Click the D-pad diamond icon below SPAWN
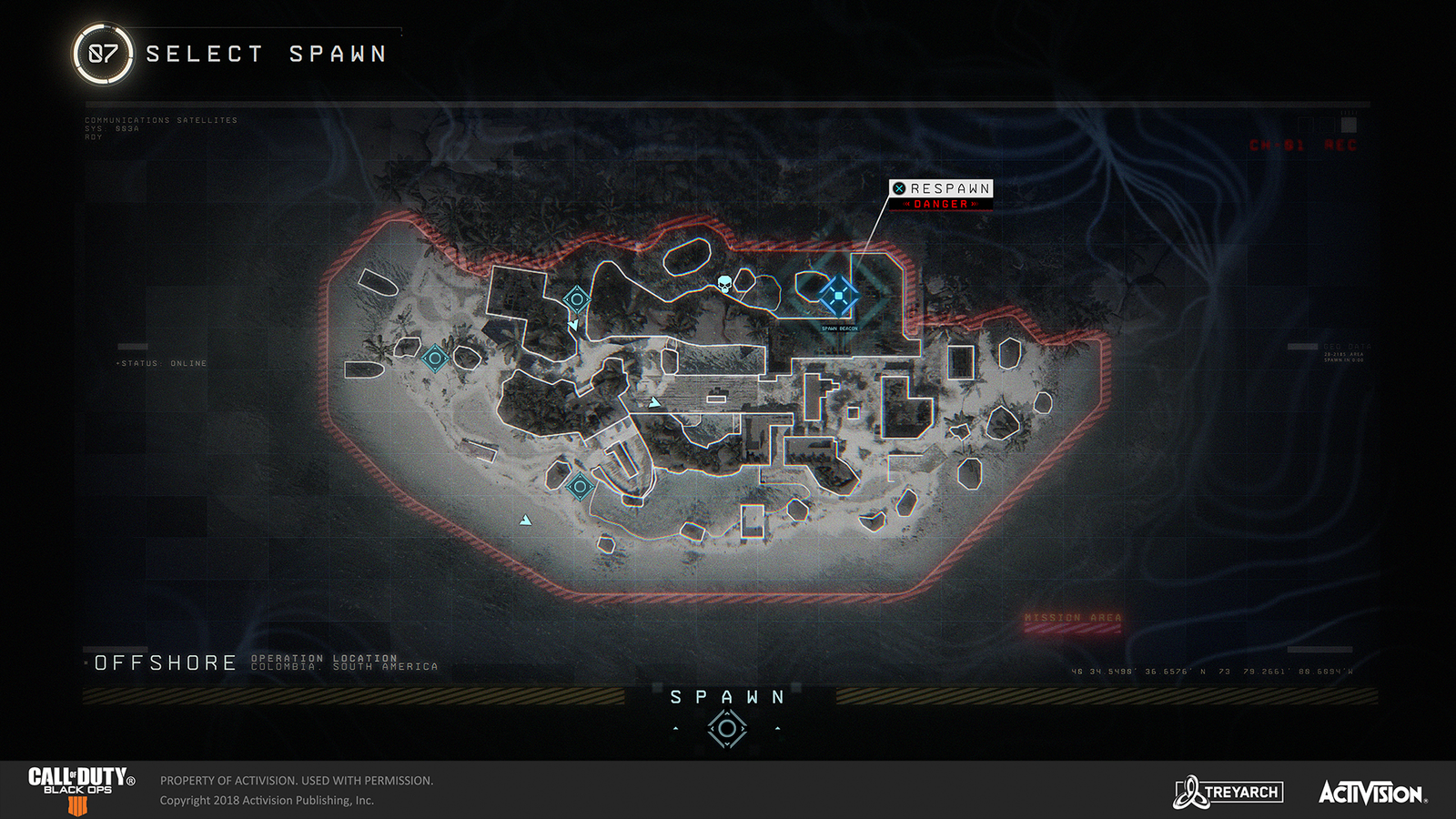Screen dimensions: 1456x819 pyautogui.click(x=726, y=728)
